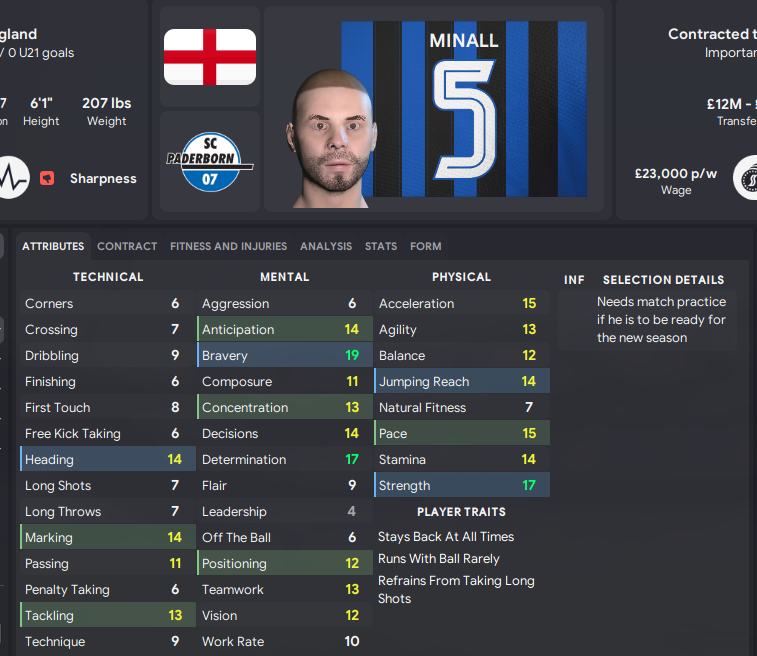757x656 pixels.
Task: Select the England flag icon
Action: 210,56
